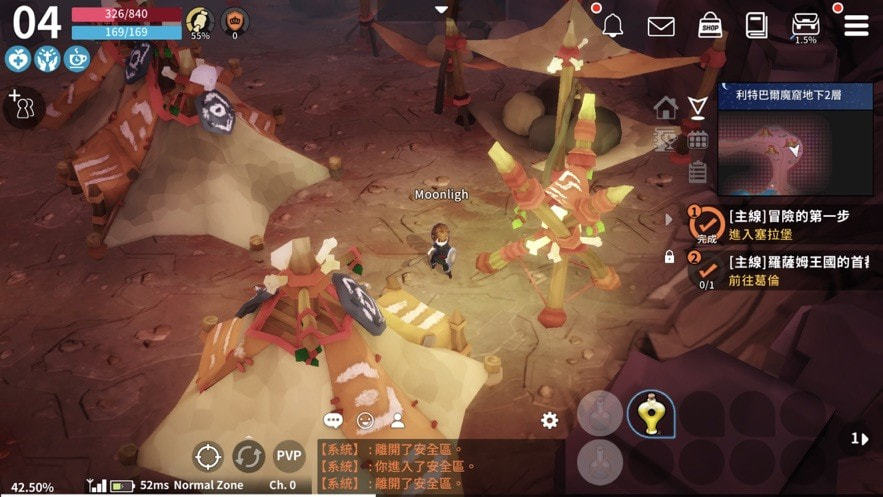
Task: Open the hamburger main menu
Action: click(x=856, y=25)
